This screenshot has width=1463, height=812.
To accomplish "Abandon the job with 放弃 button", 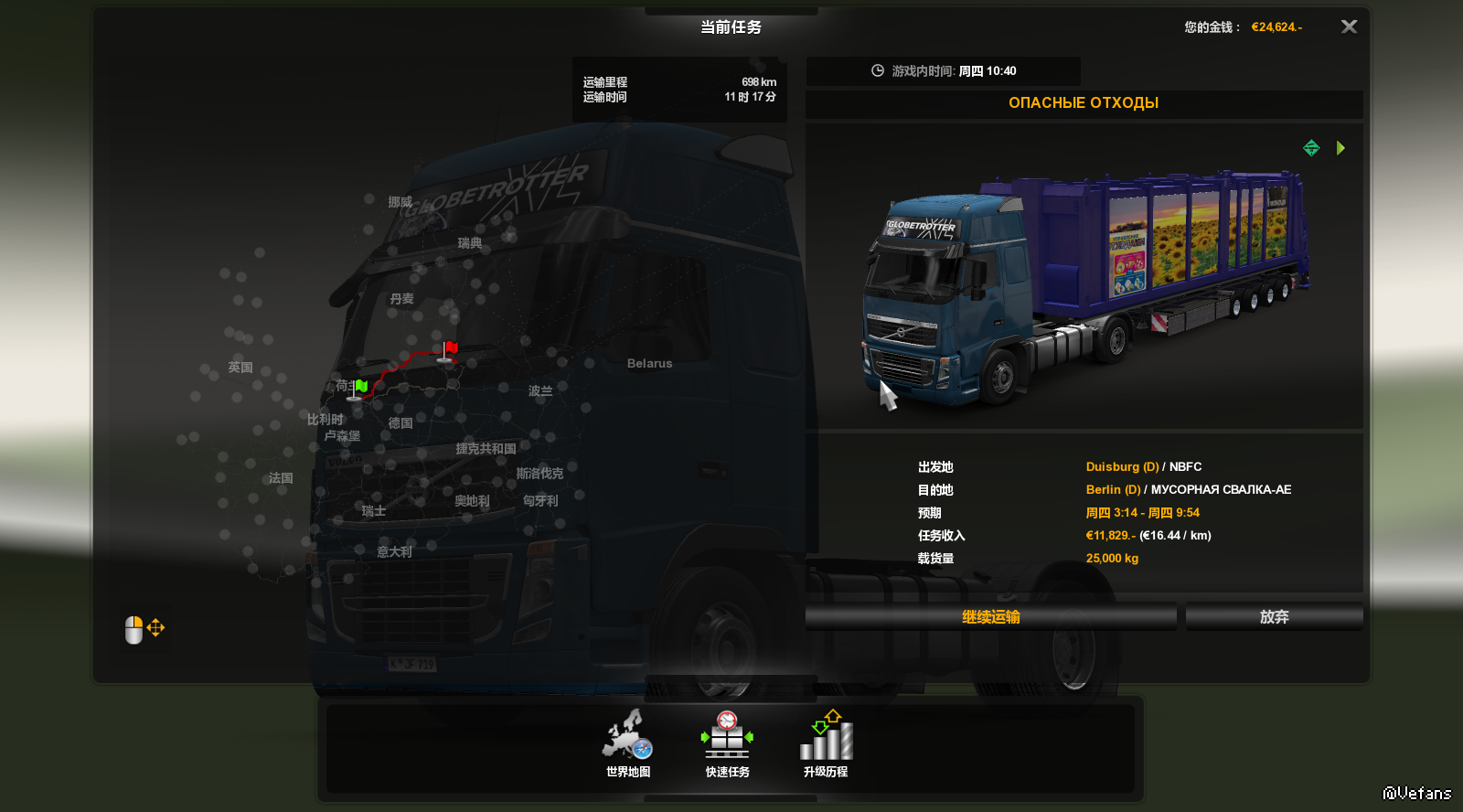I will tap(1274, 617).
